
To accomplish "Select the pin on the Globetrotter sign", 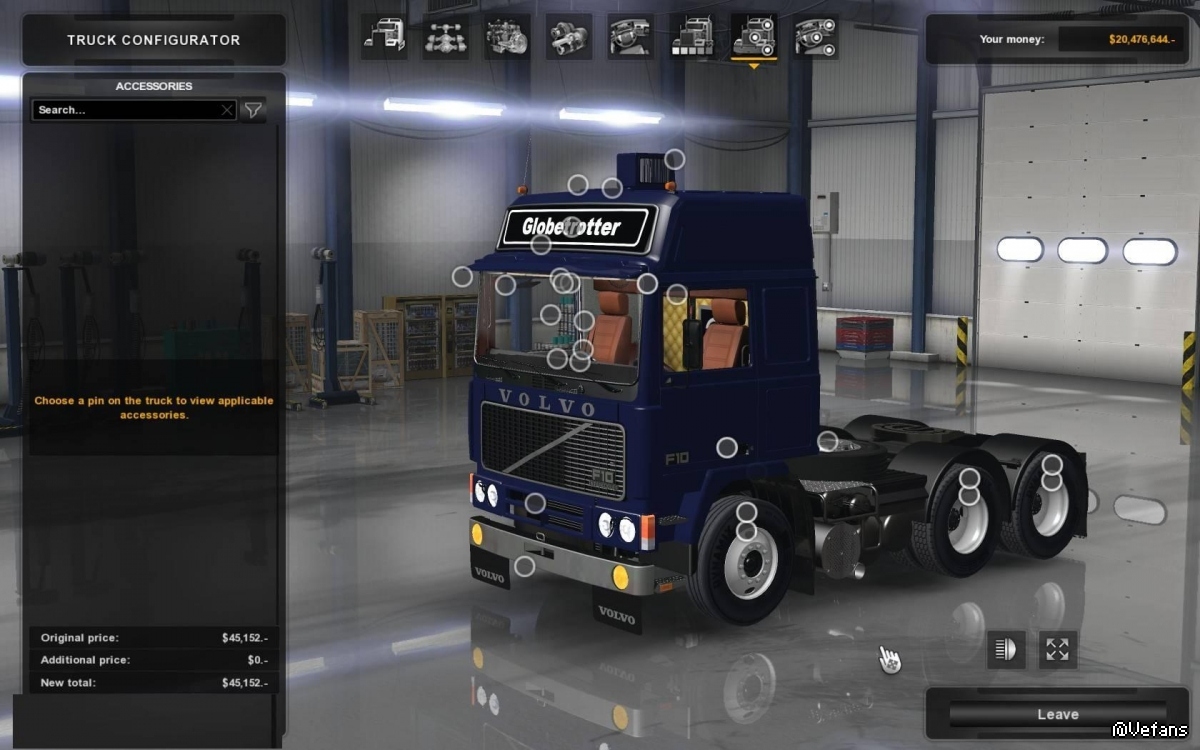I will pyautogui.click(x=571, y=224).
